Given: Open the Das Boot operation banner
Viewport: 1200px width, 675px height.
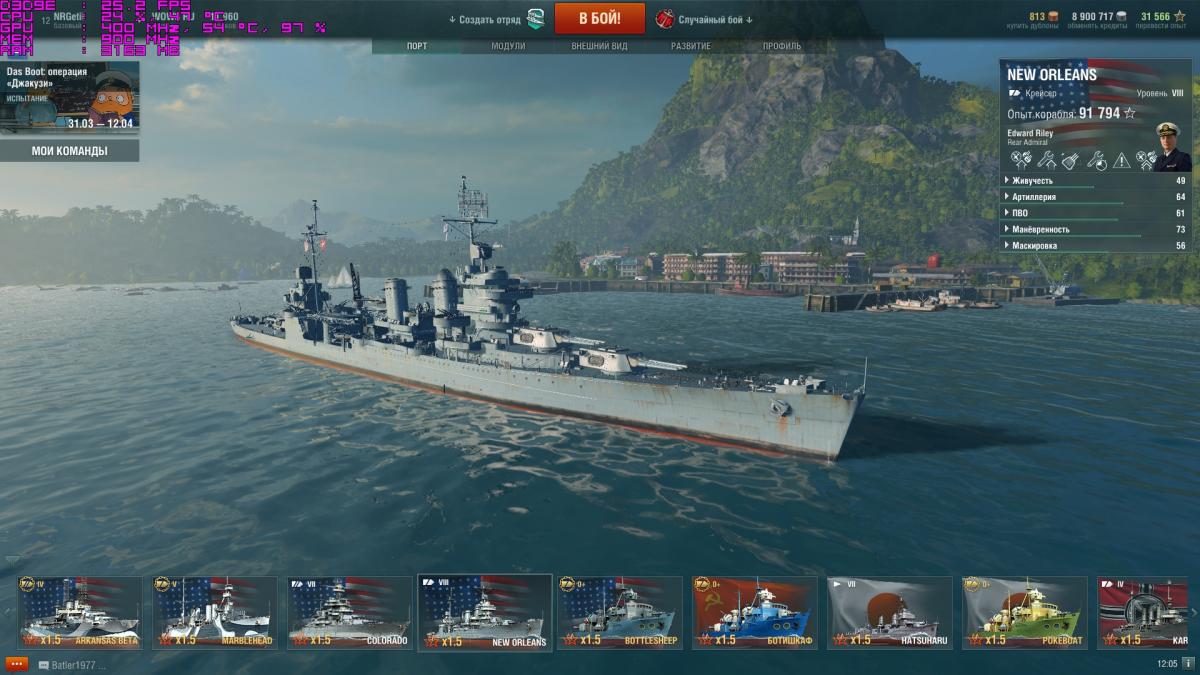Looking at the screenshot, I should coord(70,97).
